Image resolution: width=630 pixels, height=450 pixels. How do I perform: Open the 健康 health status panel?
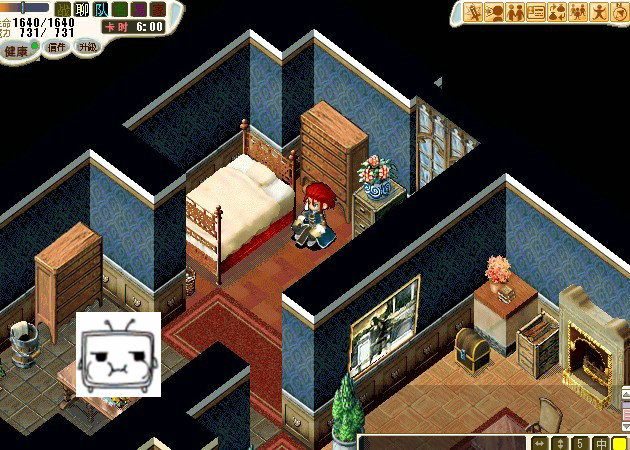(x=17, y=50)
